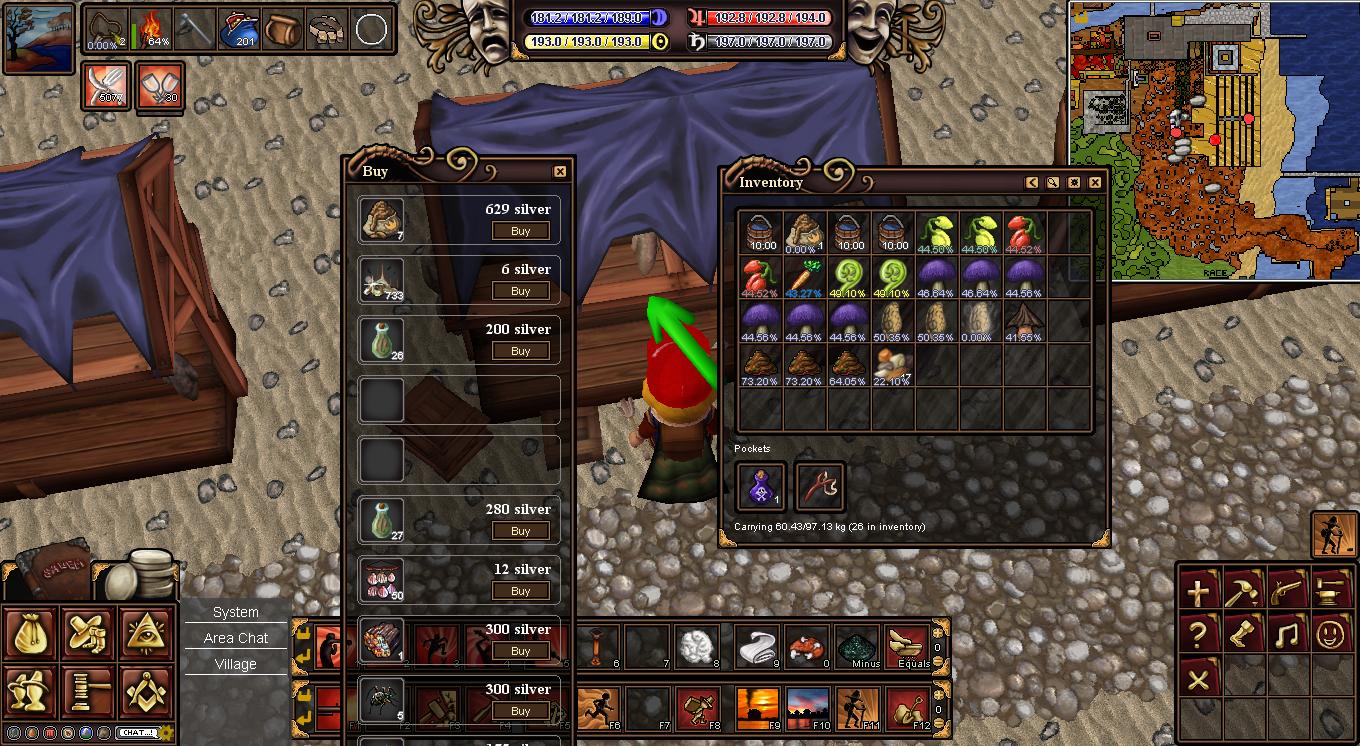1360x746 pixels.
Task: Buy the item priced 6 silver
Action: pyautogui.click(x=520, y=291)
